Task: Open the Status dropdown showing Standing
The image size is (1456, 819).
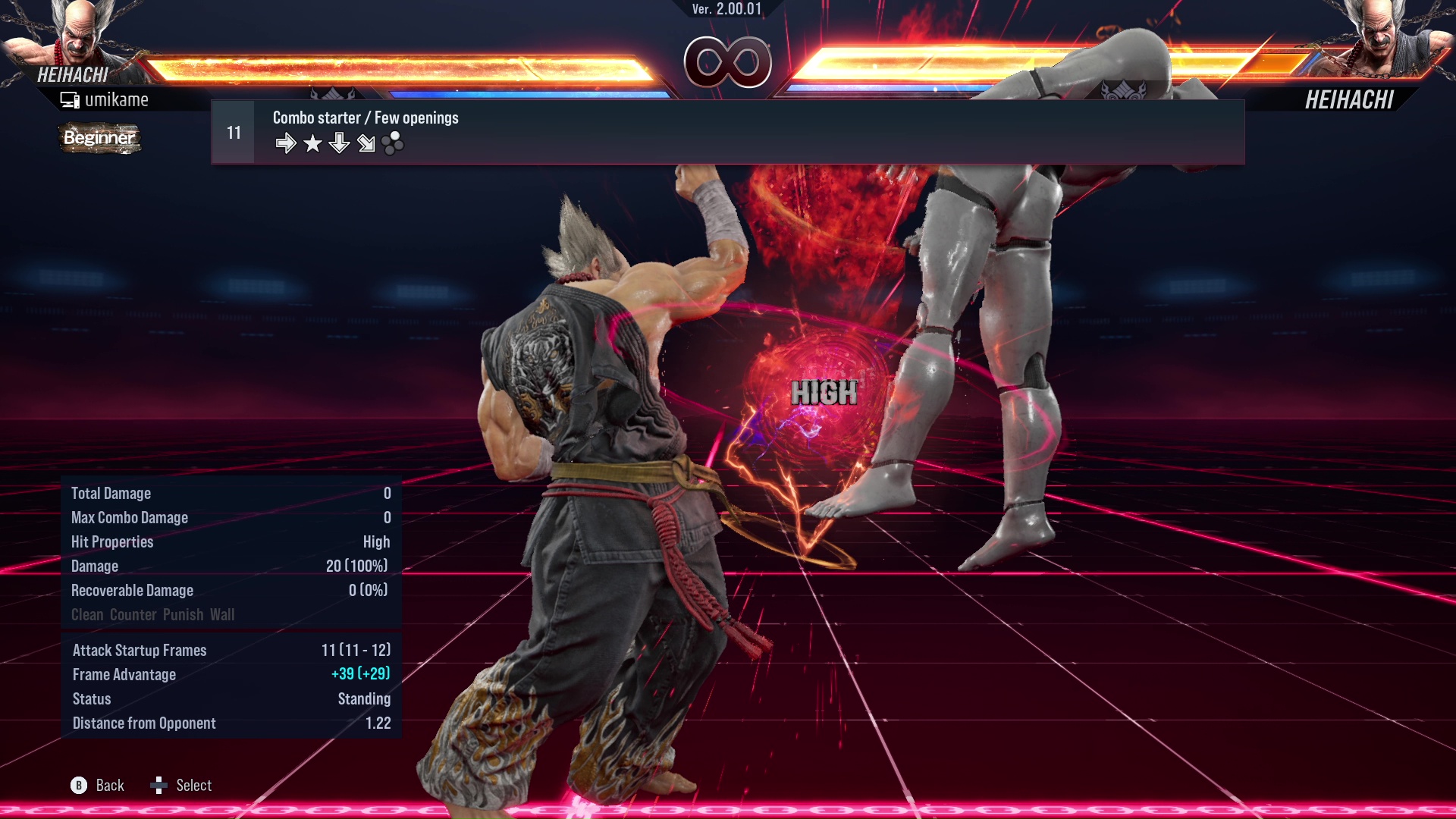Action: [x=364, y=698]
